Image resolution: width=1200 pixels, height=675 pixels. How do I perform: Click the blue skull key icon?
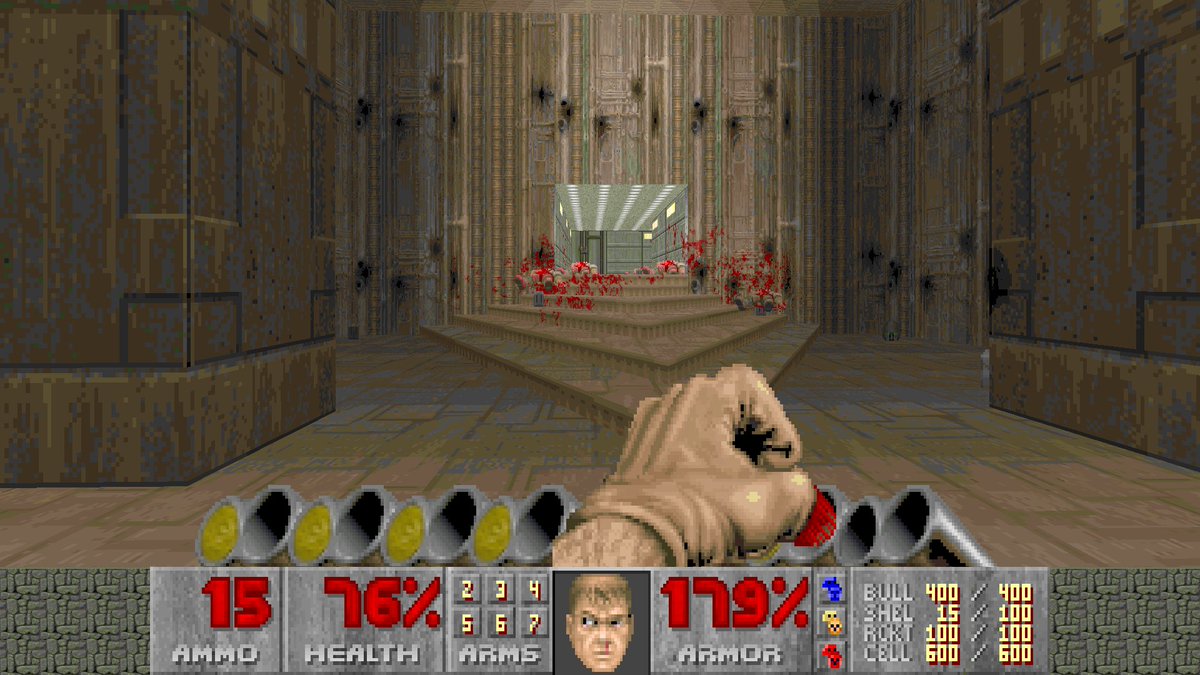pyautogui.click(x=829, y=588)
